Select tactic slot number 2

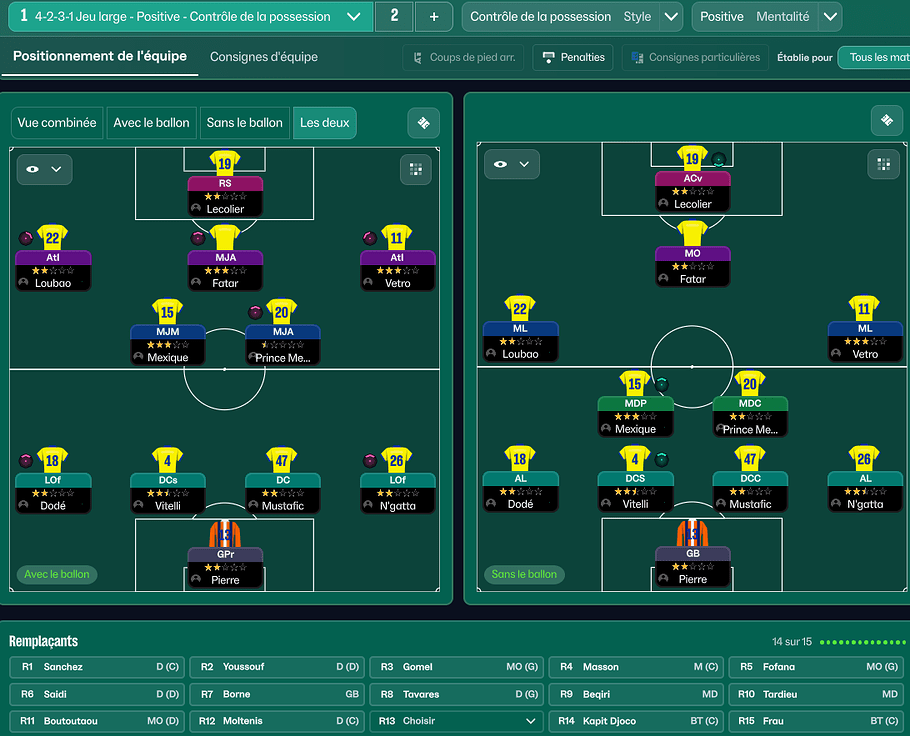(x=394, y=17)
